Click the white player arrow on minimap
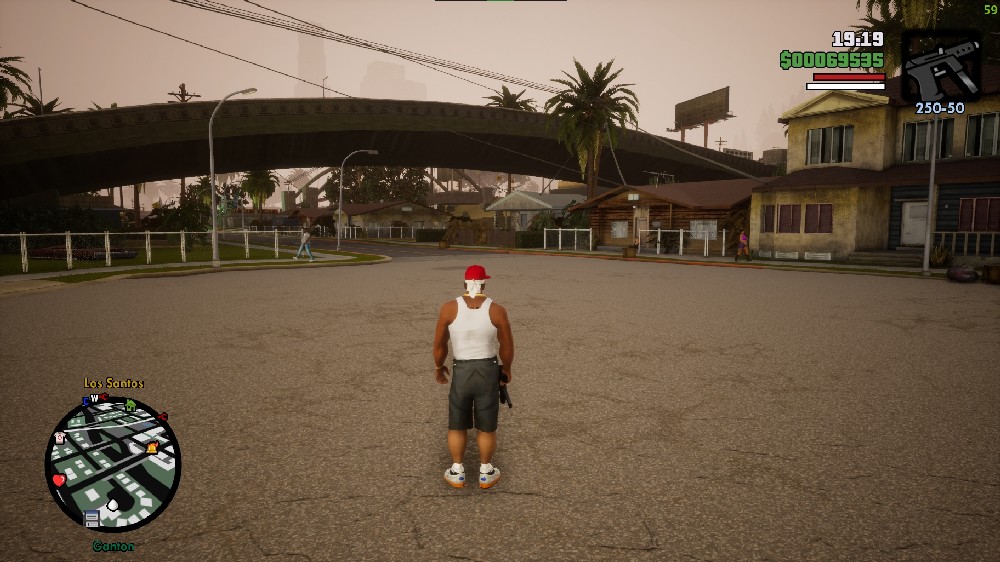The width and height of the screenshot is (1000, 562). click(113, 505)
